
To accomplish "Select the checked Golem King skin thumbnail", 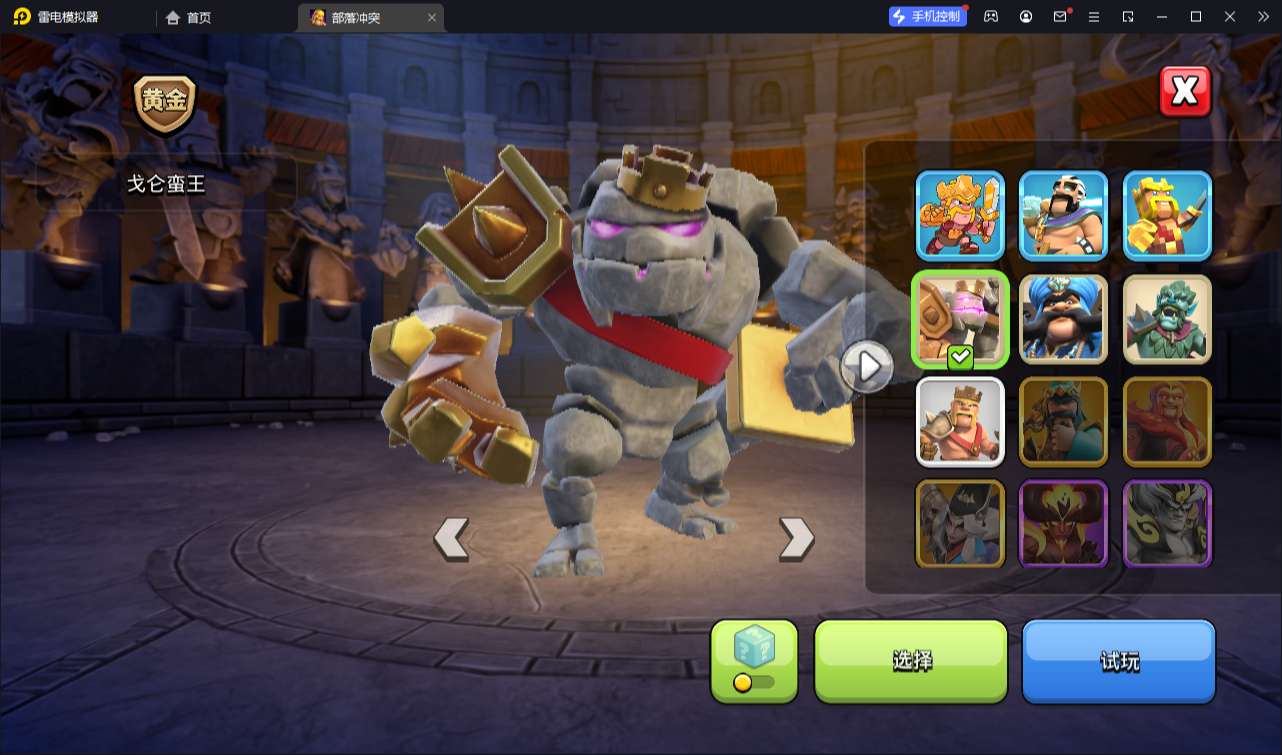I will pyautogui.click(x=960, y=319).
